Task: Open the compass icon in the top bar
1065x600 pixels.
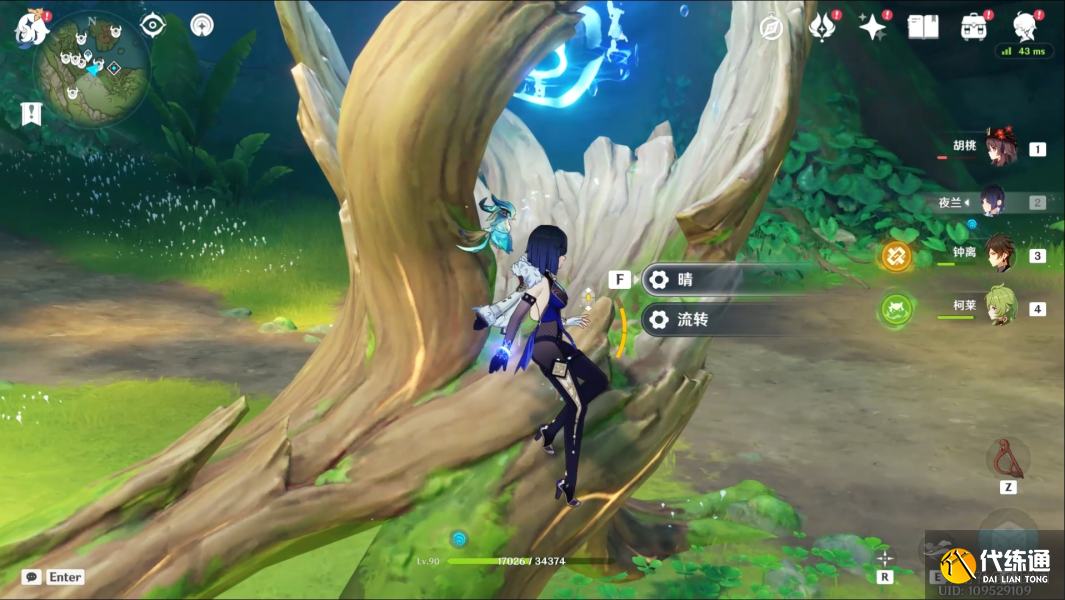Action: [771, 28]
